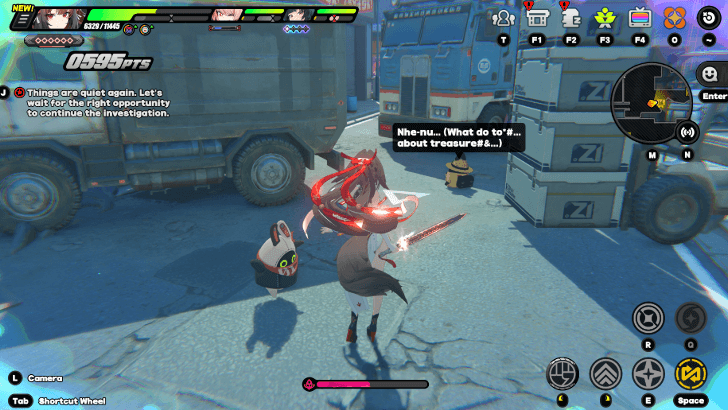This screenshot has height=410, width=728.
Task: Use the four-point star special skill
Action: tap(648, 374)
